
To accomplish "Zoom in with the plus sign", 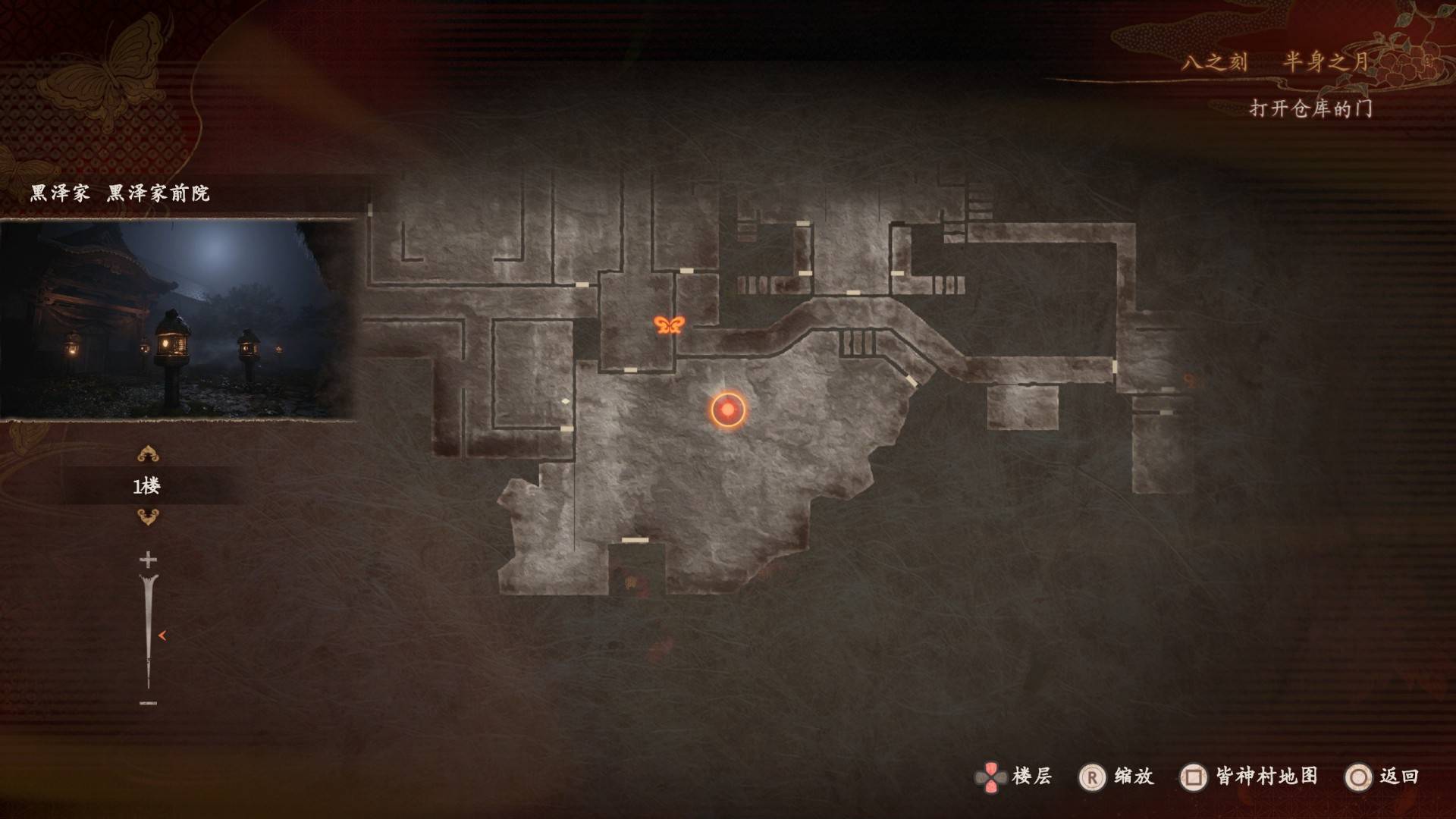I will point(148,560).
